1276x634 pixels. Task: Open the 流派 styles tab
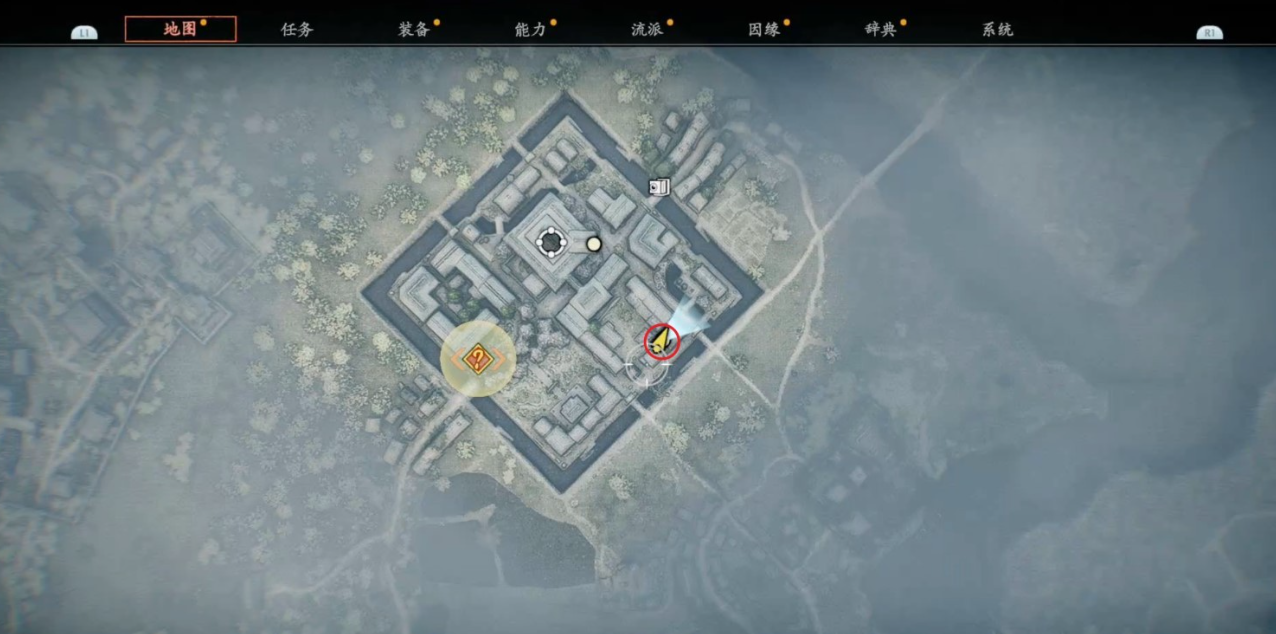click(x=647, y=29)
